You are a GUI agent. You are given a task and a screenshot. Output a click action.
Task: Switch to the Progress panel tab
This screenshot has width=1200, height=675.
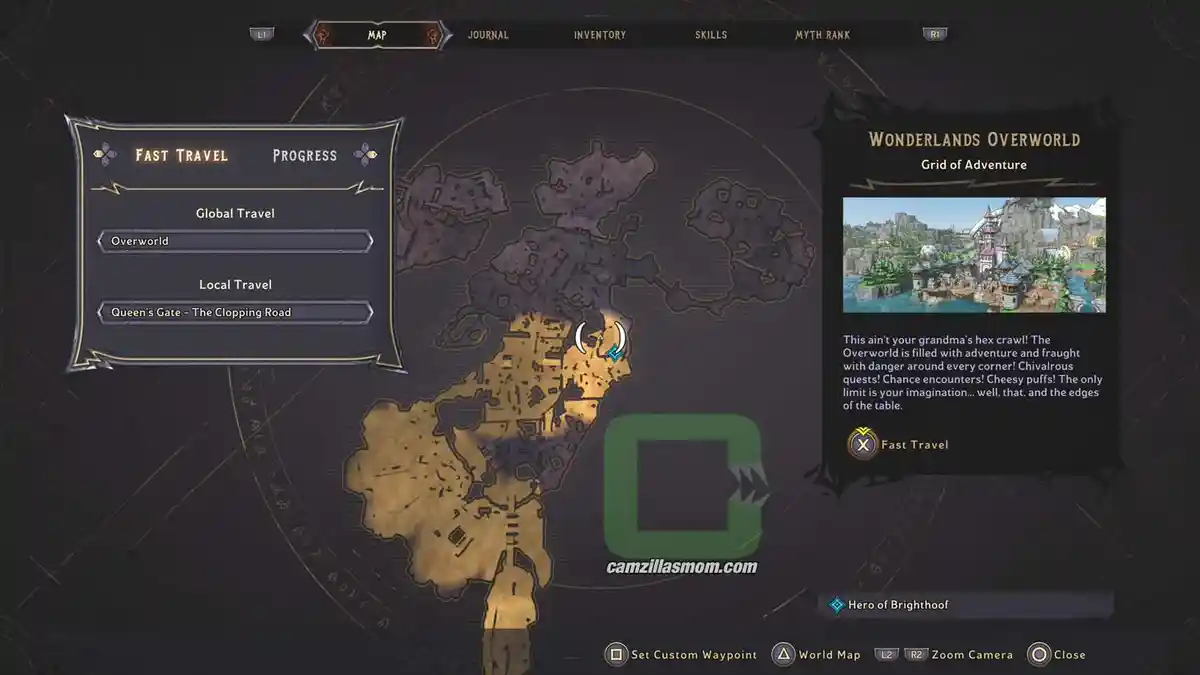tap(304, 155)
